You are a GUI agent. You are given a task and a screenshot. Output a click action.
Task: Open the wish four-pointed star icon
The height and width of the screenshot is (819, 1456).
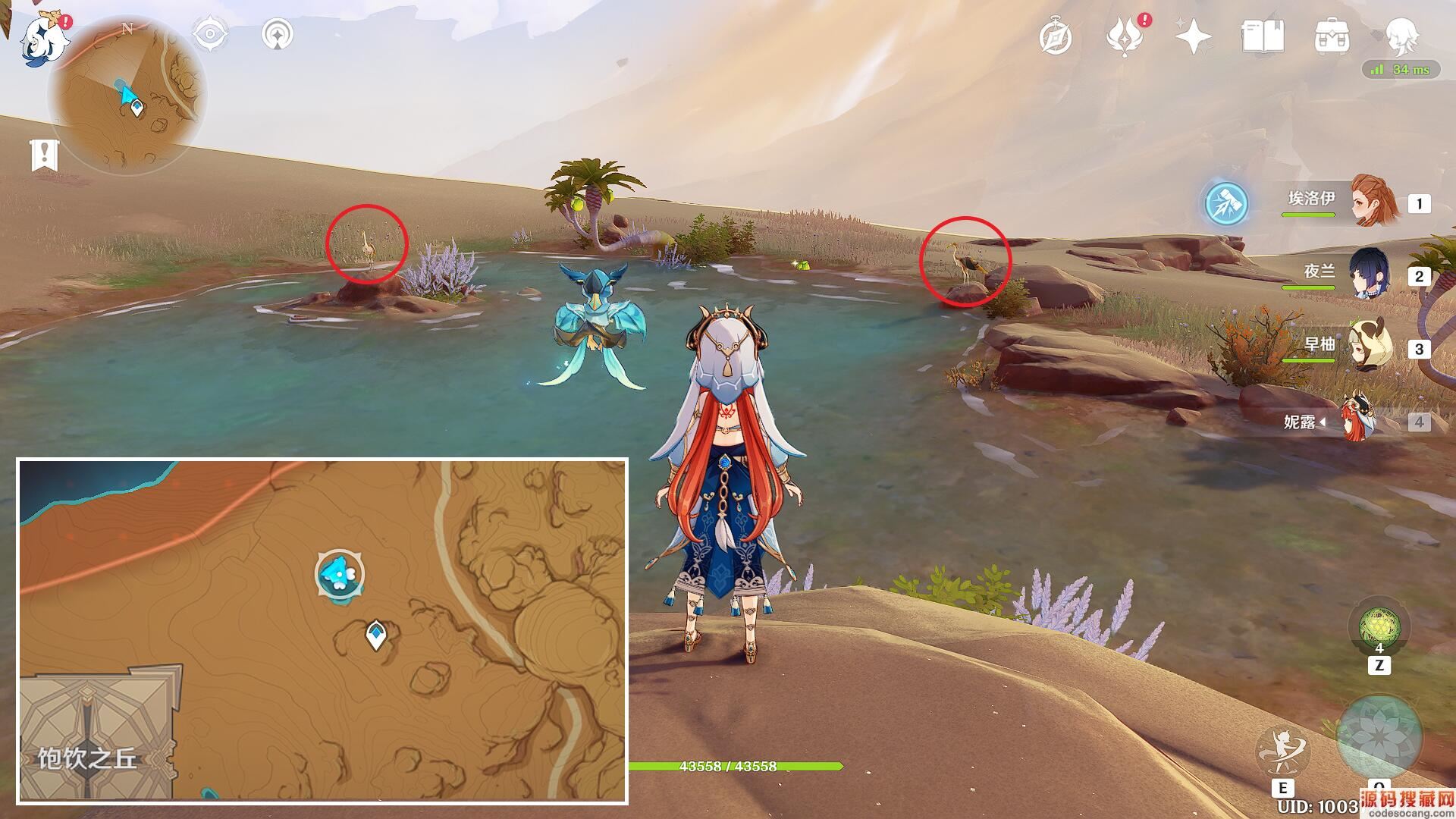point(1193,36)
